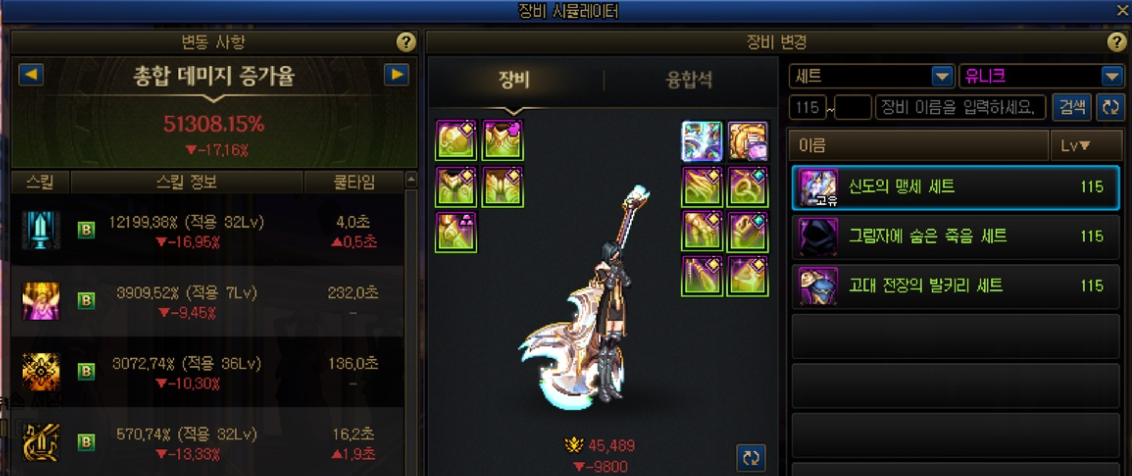
Task: Reset equipment with the refresh button below character
Action: point(750,457)
